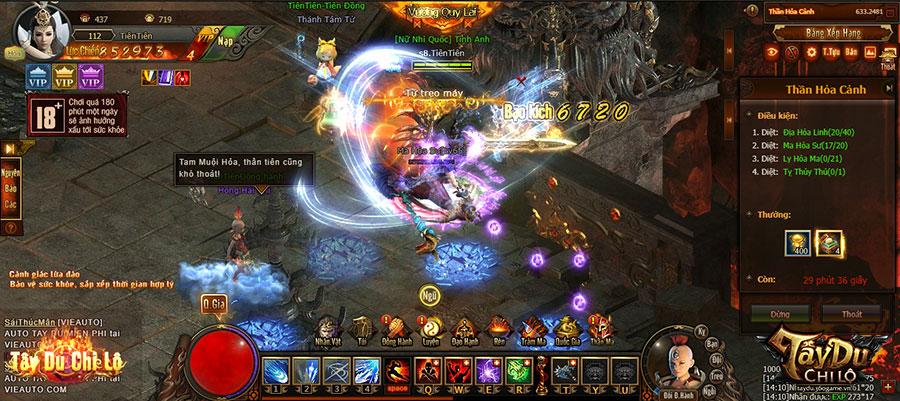Viewport: 900px width, 401px height.
Task: Open the Nhân Vật character menu
Action: 328,328
